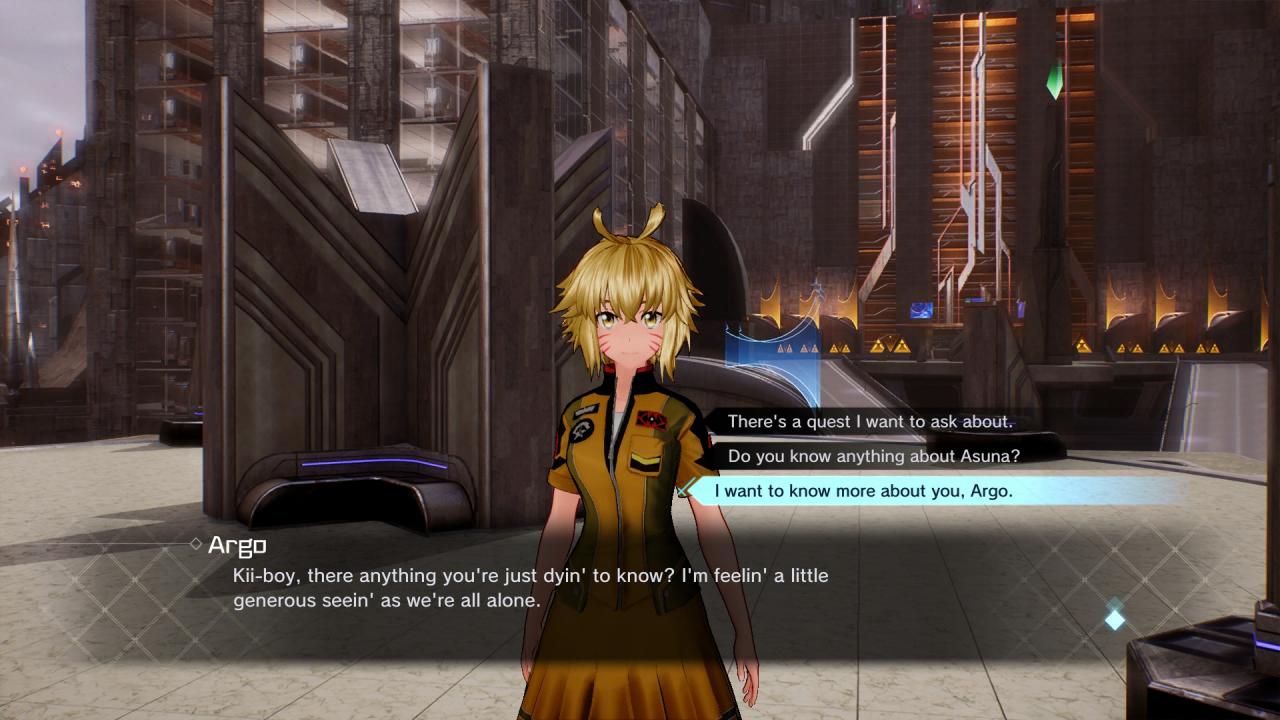This screenshot has width=1280, height=720.
Task: Advance dialogue with the diamond continue indicator
Action: [x=1114, y=620]
